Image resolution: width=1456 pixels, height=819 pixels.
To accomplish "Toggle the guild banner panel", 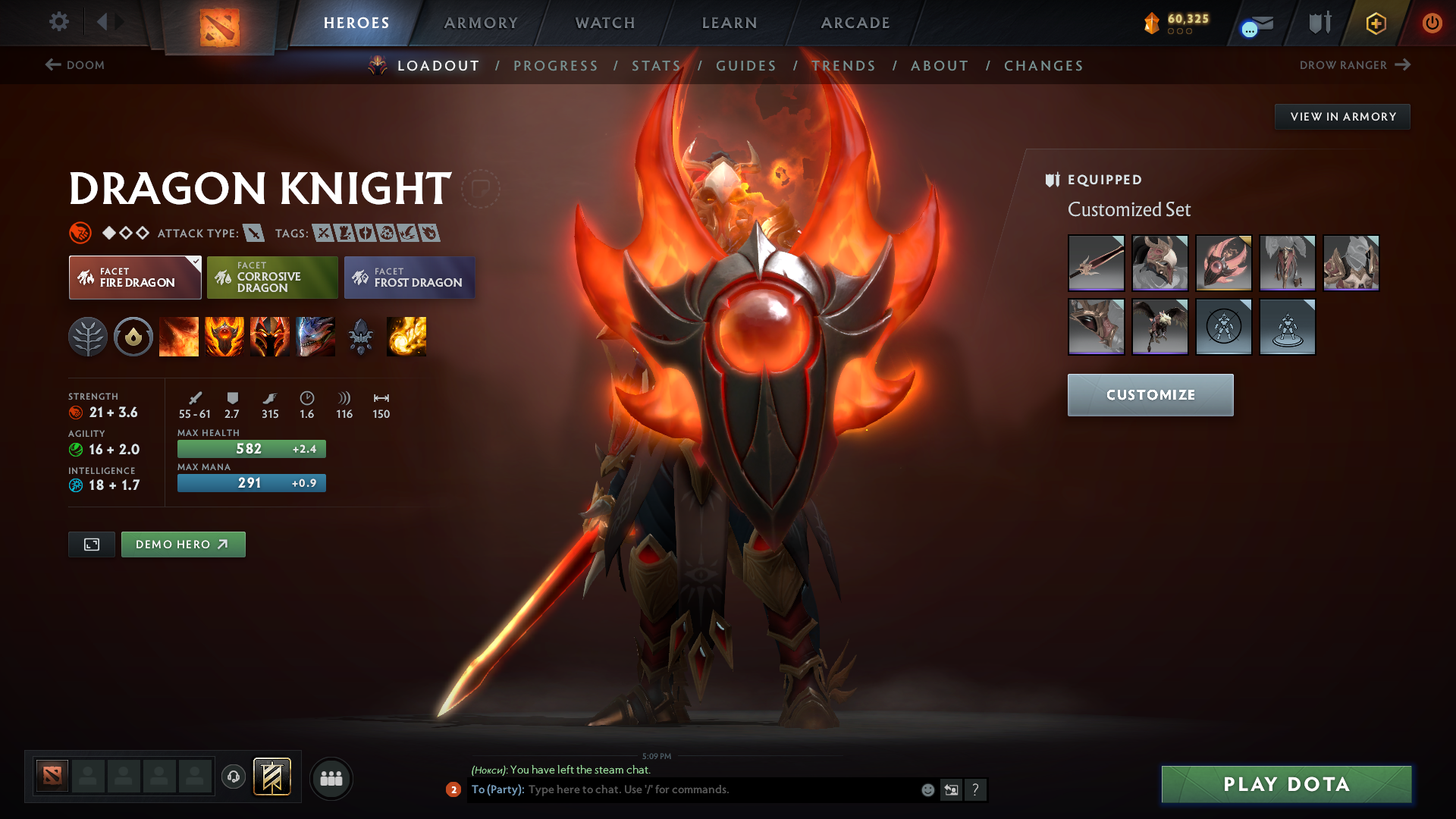I will [271, 777].
